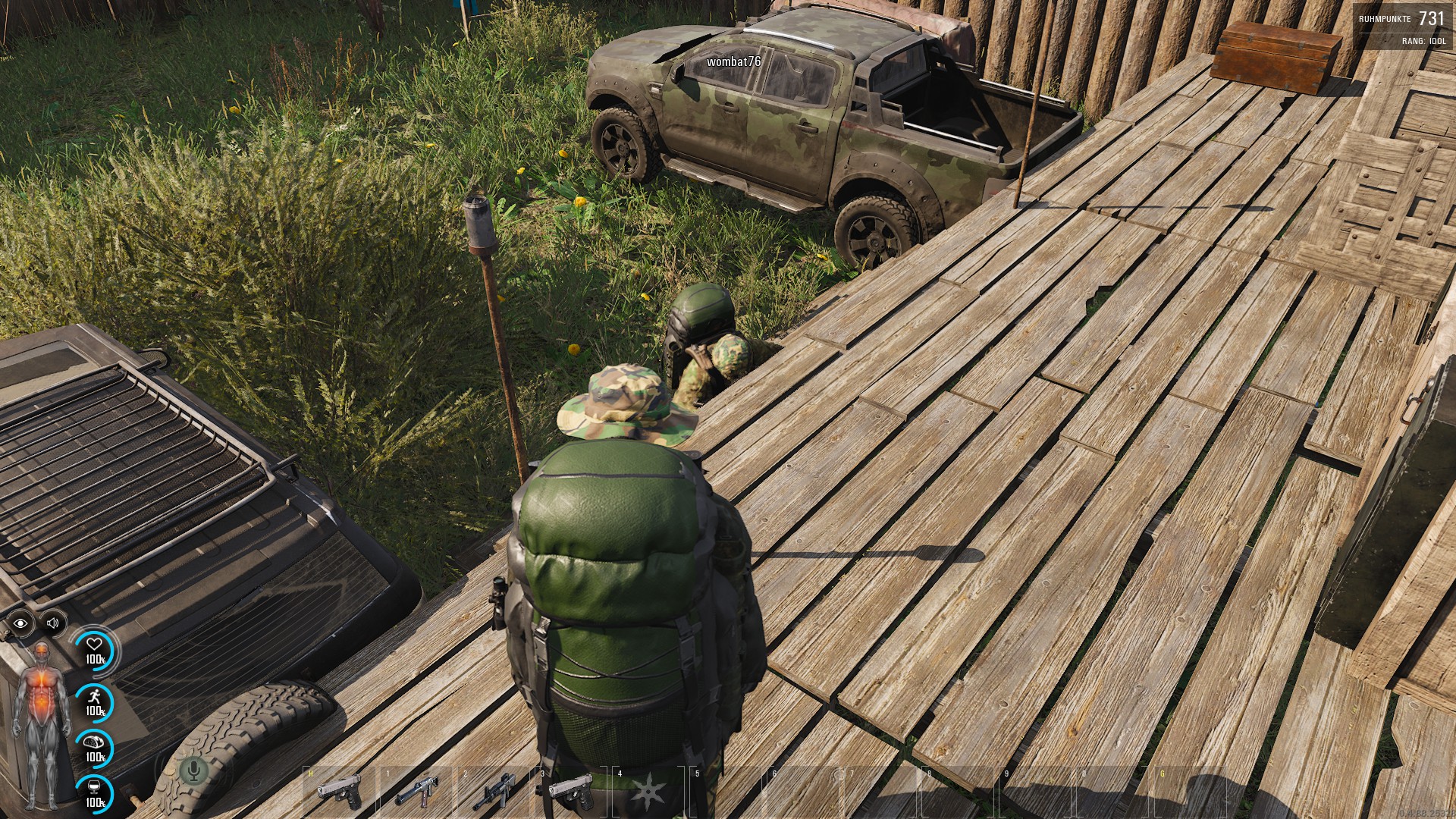Open the body anatomy status figure
This screenshot has height=819, width=1456.
(42, 724)
